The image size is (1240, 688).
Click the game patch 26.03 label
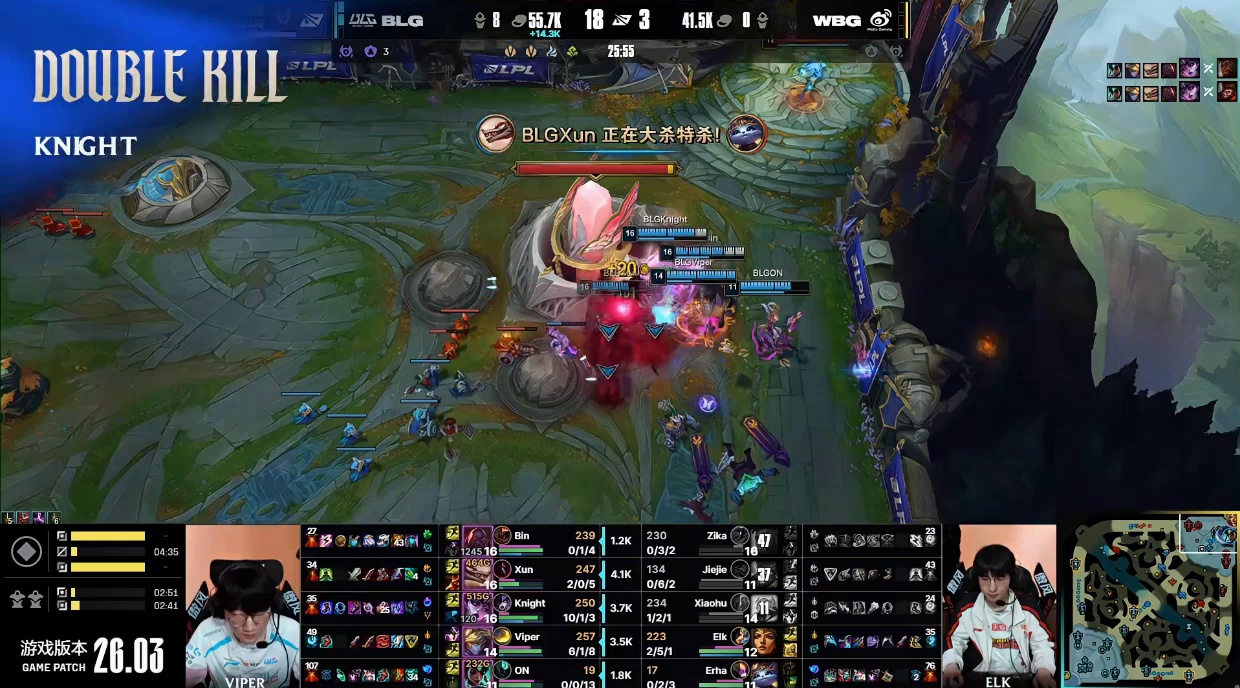pyautogui.click(x=93, y=655)
